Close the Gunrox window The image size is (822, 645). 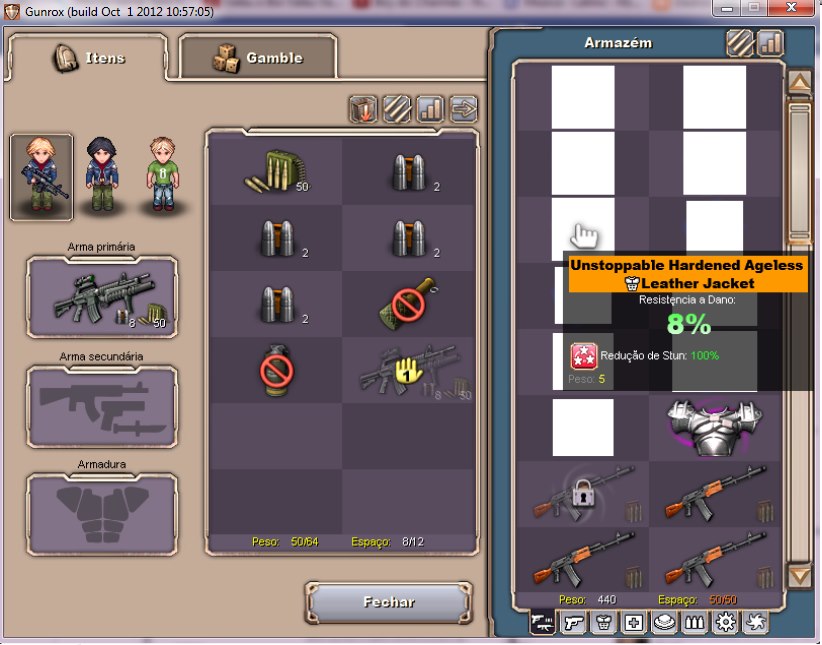coord(798,7)
